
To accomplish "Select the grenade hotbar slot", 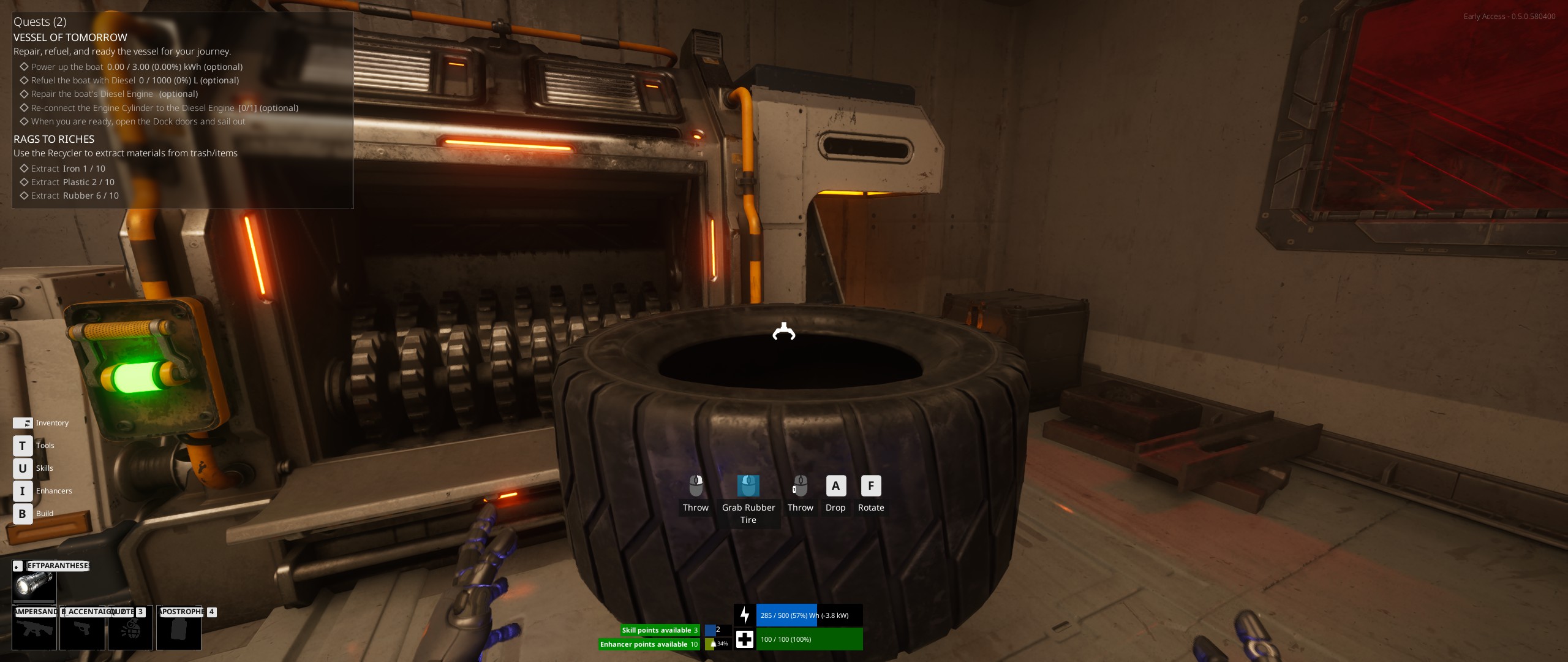I will coord(130,628).
